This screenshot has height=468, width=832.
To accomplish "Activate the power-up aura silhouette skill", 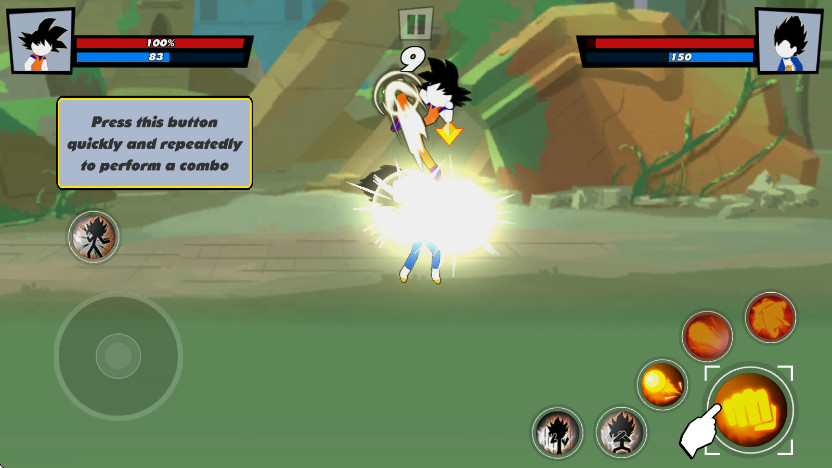I will (x=557, y=432).
